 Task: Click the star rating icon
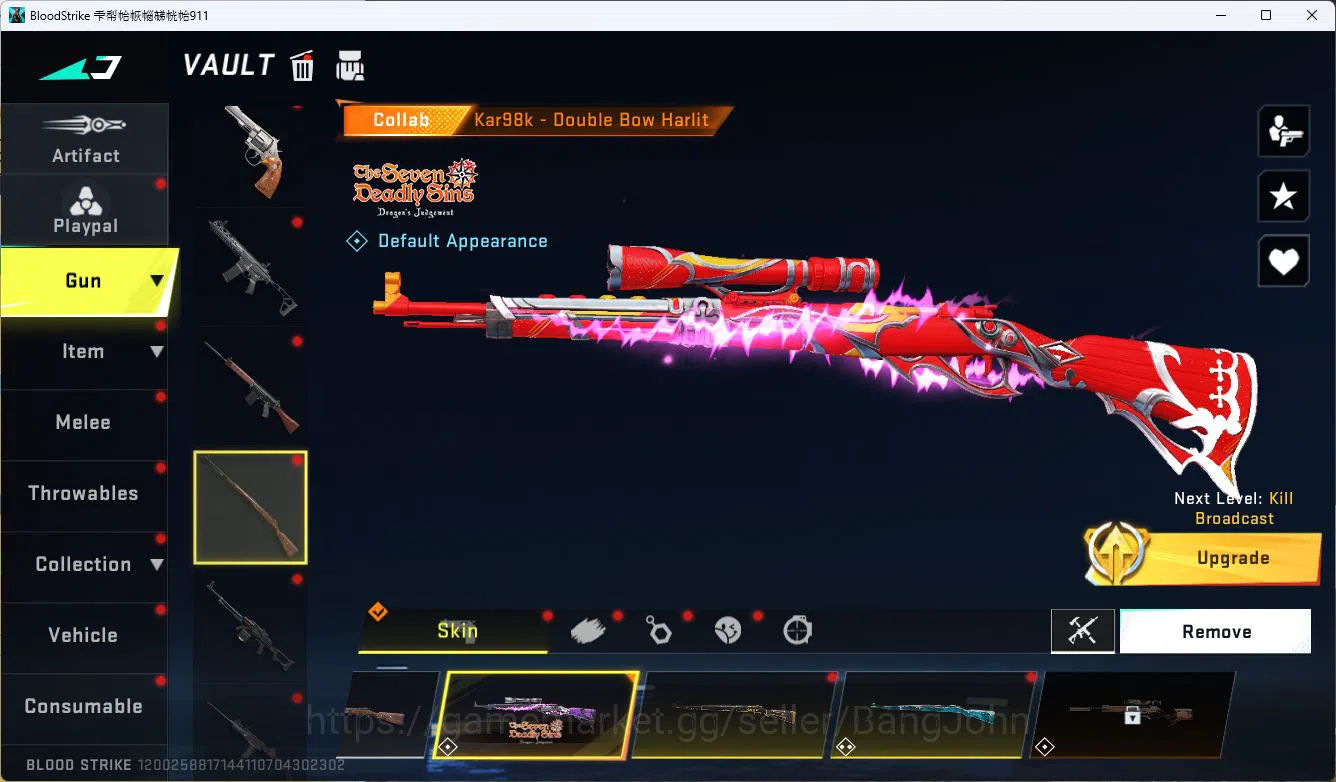[x=1283, y=196]
